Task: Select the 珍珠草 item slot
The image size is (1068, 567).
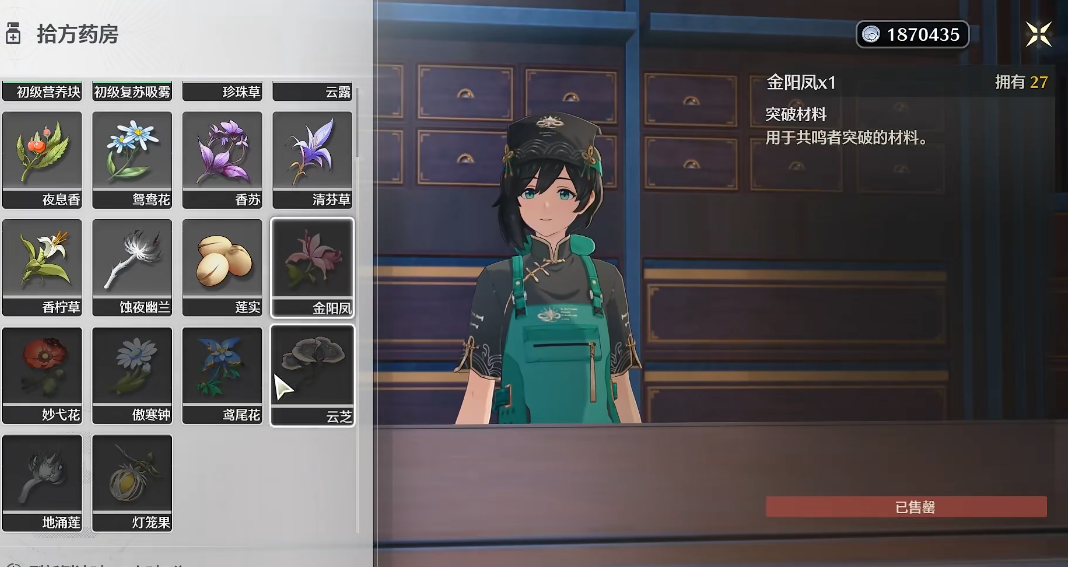Action: click(x=222, y=91)
